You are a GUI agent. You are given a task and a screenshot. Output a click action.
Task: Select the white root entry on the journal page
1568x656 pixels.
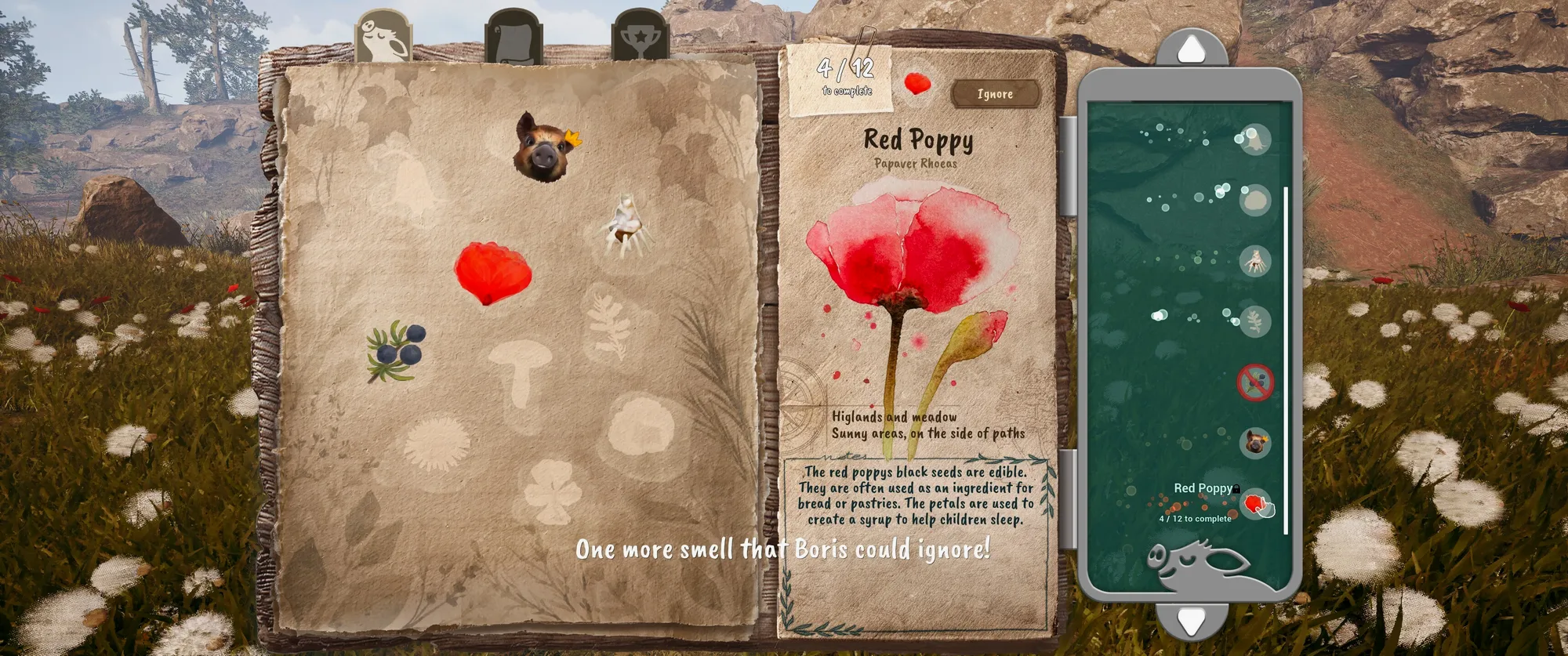(626, 226)
